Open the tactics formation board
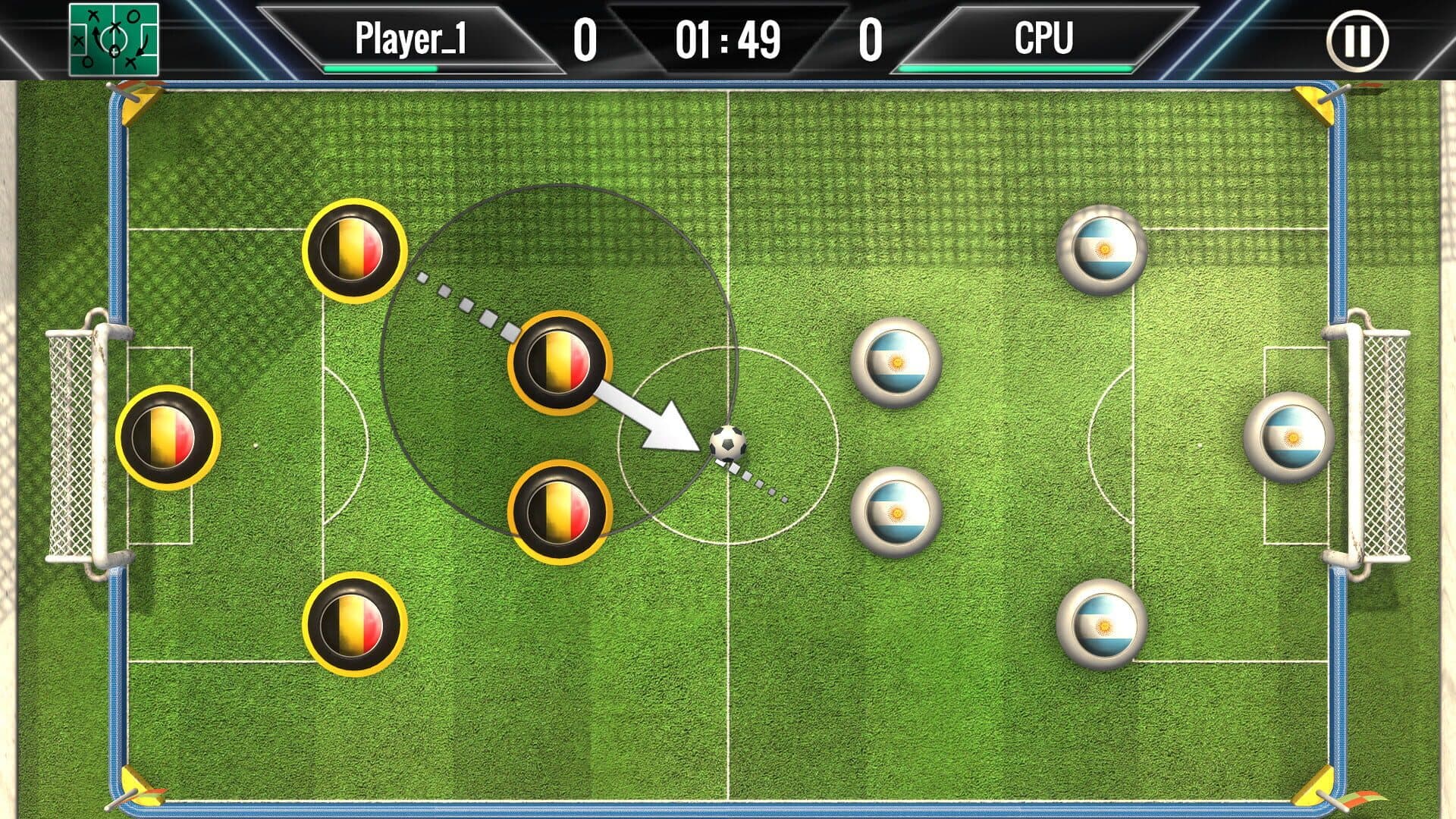The width and height of the screenshot is (1456, 819). click(114, 39)
